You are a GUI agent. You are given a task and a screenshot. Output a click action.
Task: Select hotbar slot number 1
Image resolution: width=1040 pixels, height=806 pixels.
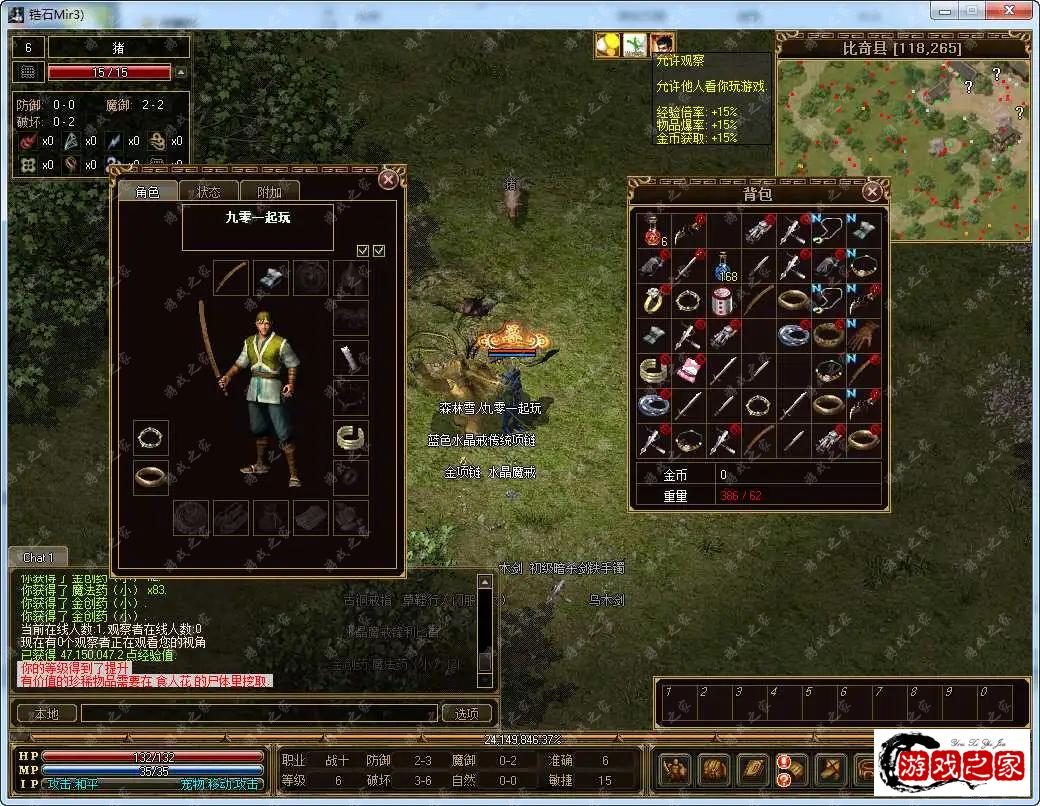click(x=673, y=703)
